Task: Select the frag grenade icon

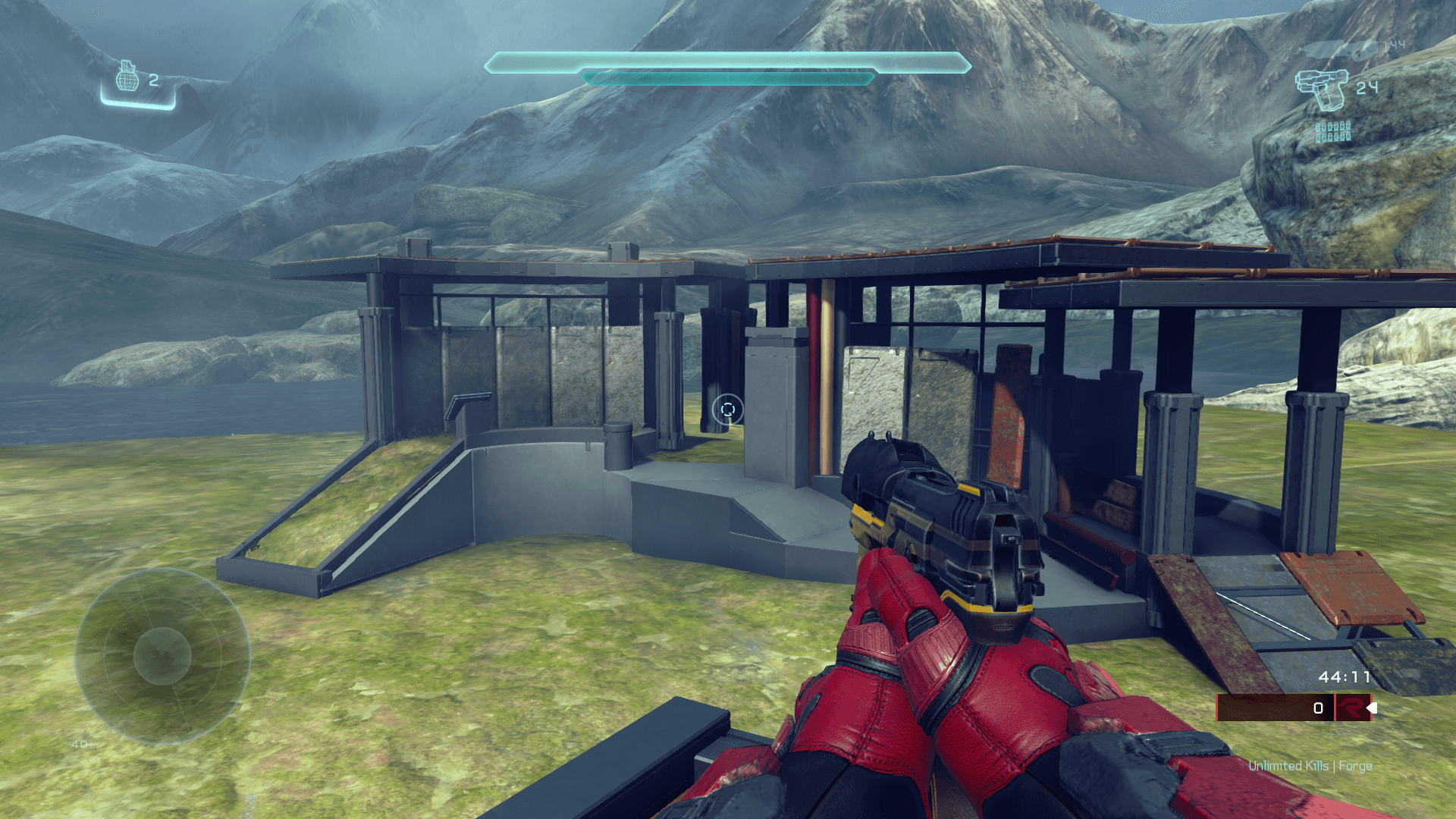Action: pos(127,77)
